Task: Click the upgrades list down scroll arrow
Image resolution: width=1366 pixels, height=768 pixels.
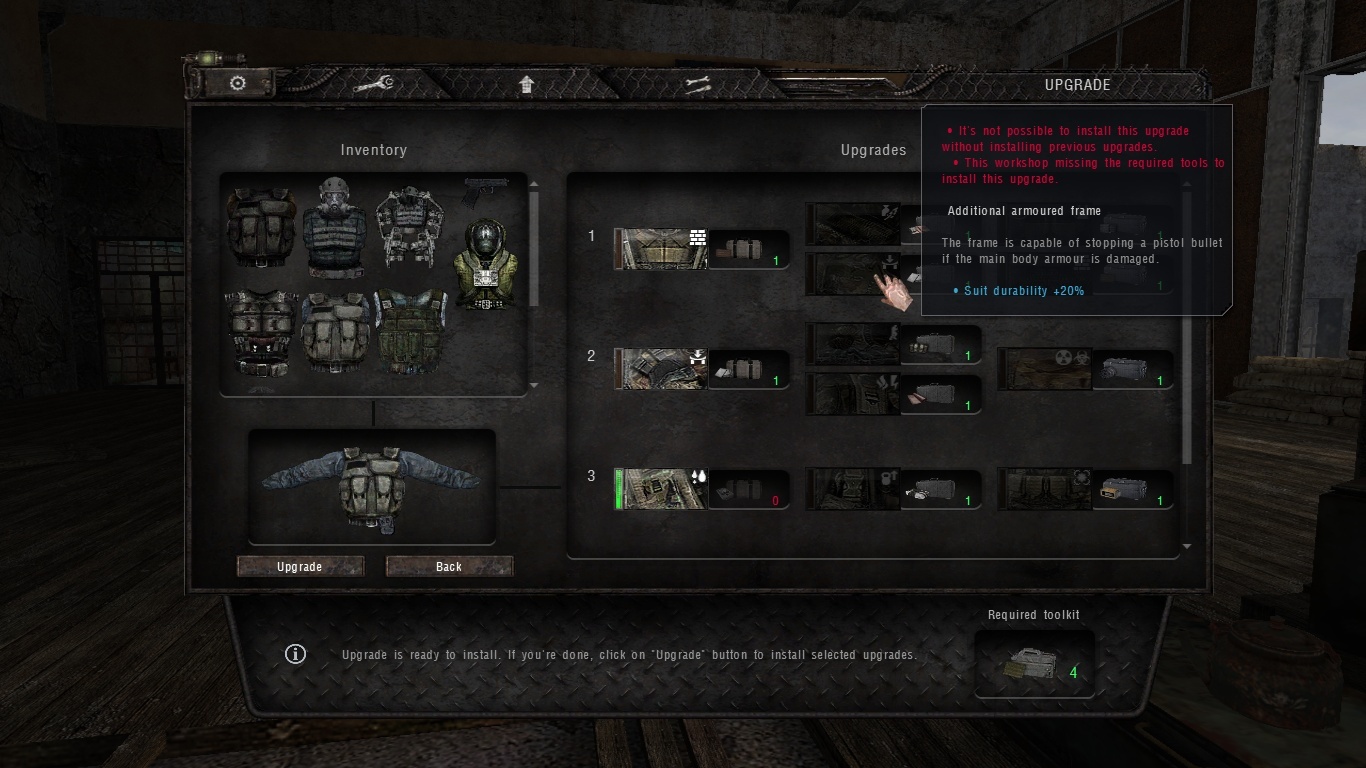Action: pyautogui.click(x=1187, y=547)
